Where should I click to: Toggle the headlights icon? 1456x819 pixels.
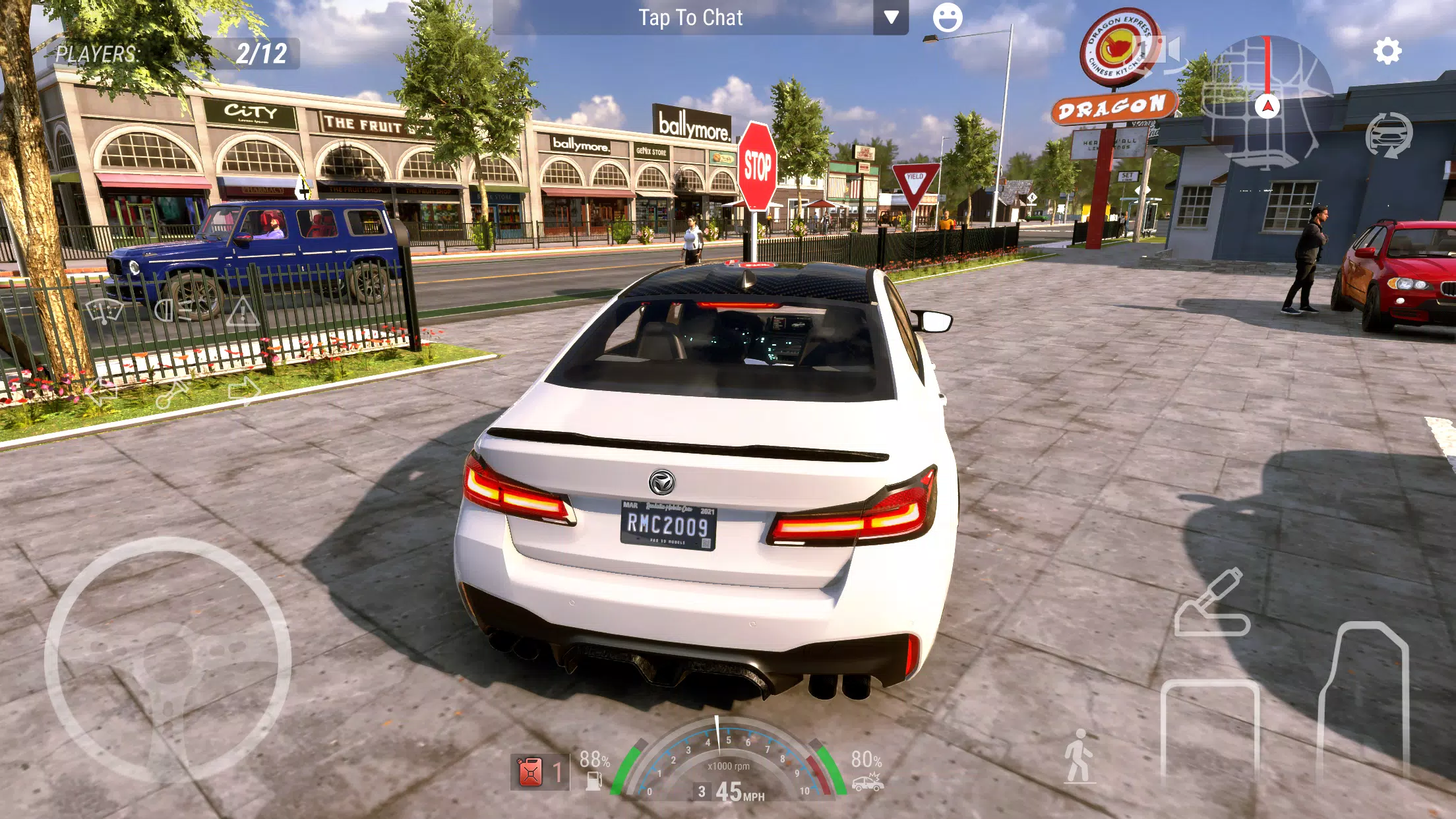(x=173, y=310)
